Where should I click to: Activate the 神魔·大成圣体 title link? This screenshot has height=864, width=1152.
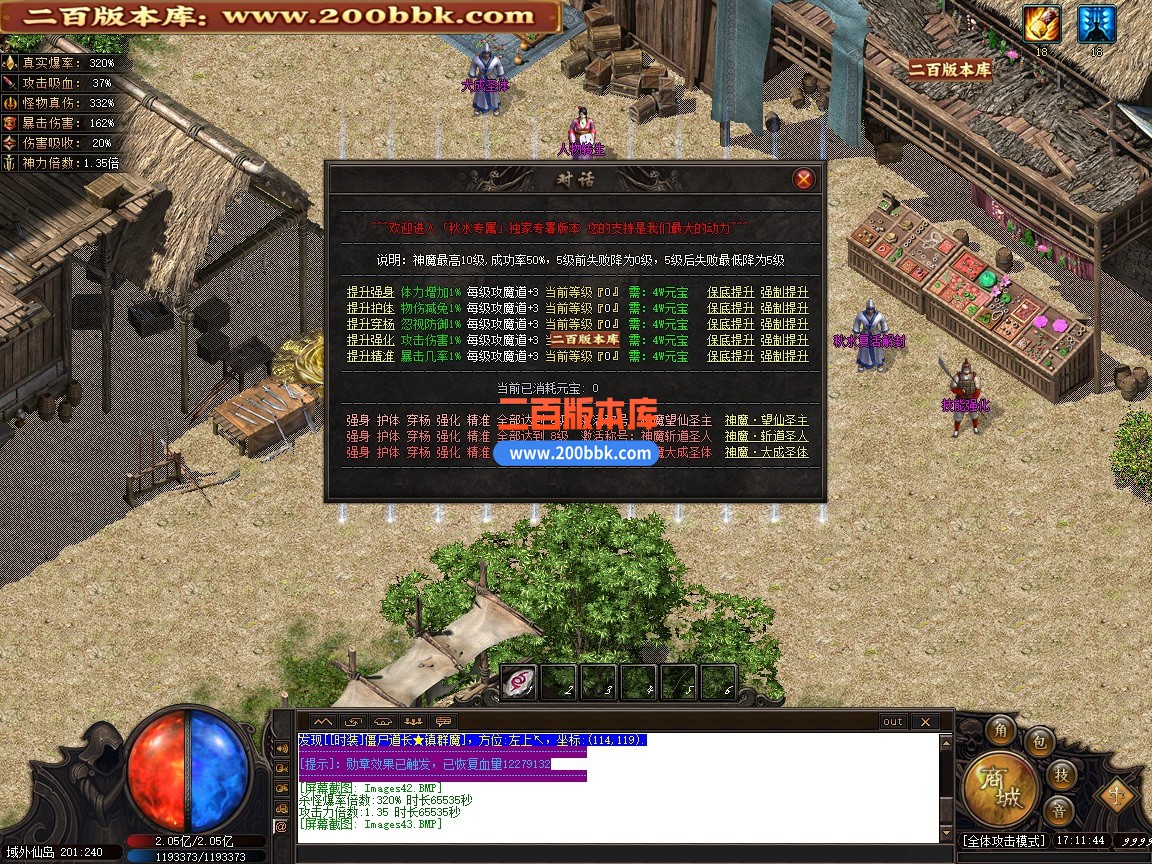pos(766,452)
